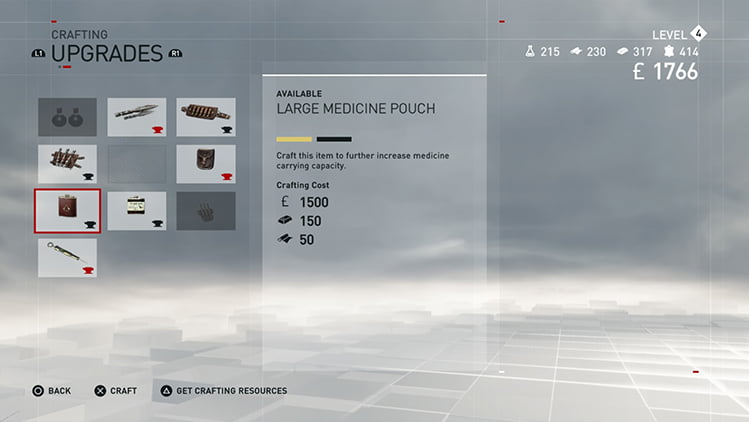The width and height of the screenshot is (749, 422).
Task: Go back from the Upgrades screen
Action: [51, 391]
